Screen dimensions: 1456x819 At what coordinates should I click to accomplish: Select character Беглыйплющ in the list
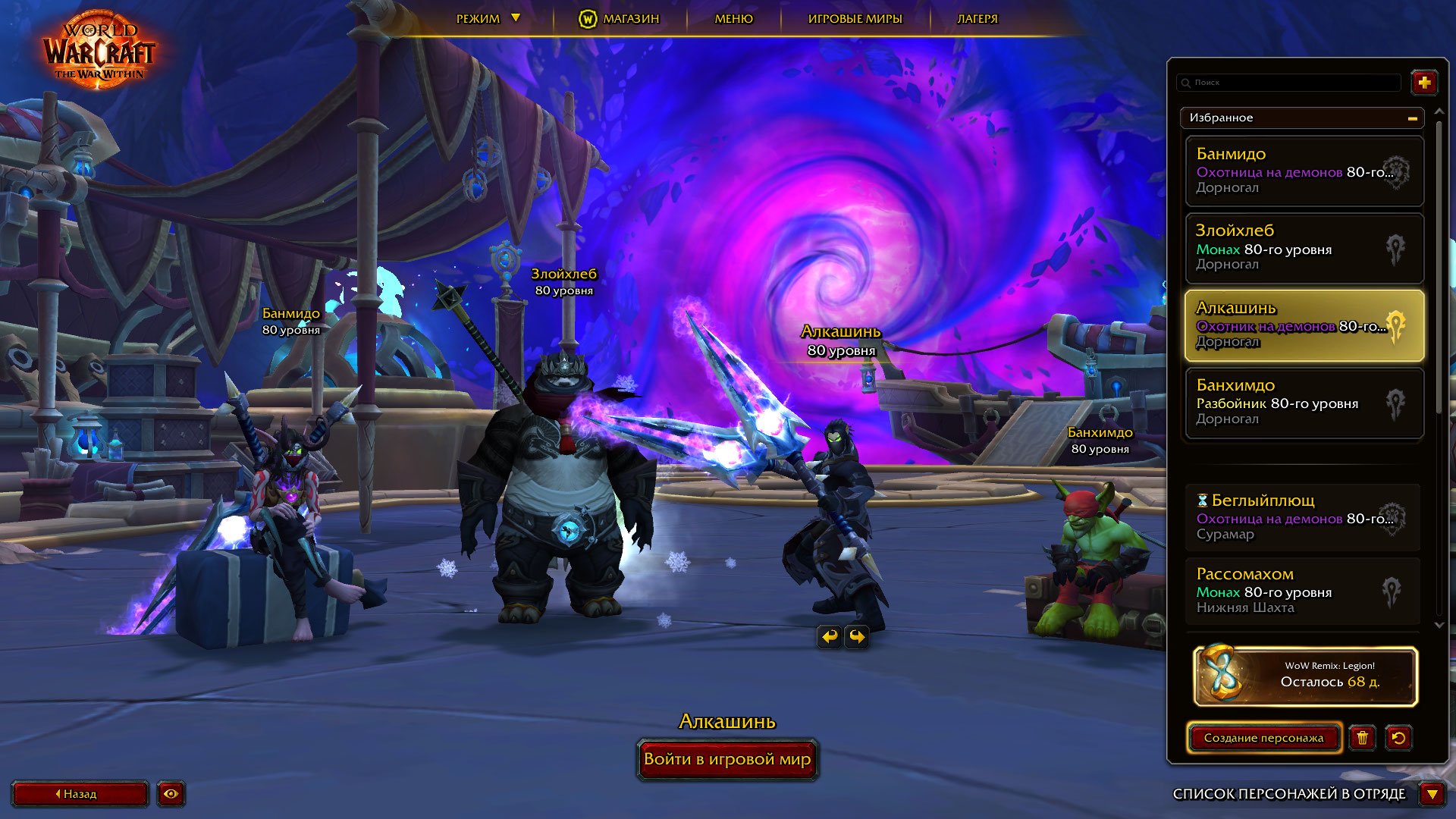[1302, 517]
